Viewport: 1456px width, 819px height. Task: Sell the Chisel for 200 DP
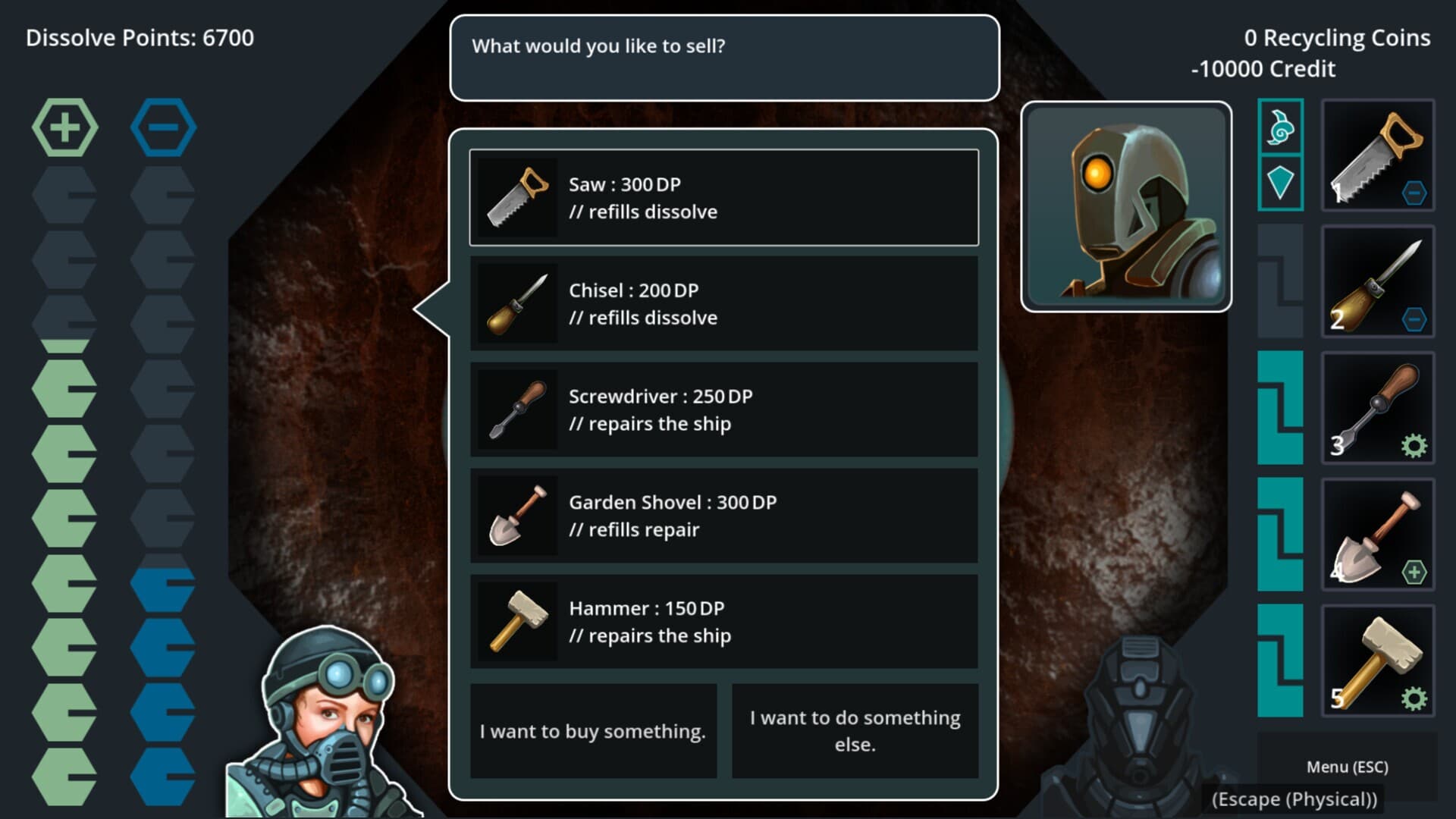coord(723,303)
